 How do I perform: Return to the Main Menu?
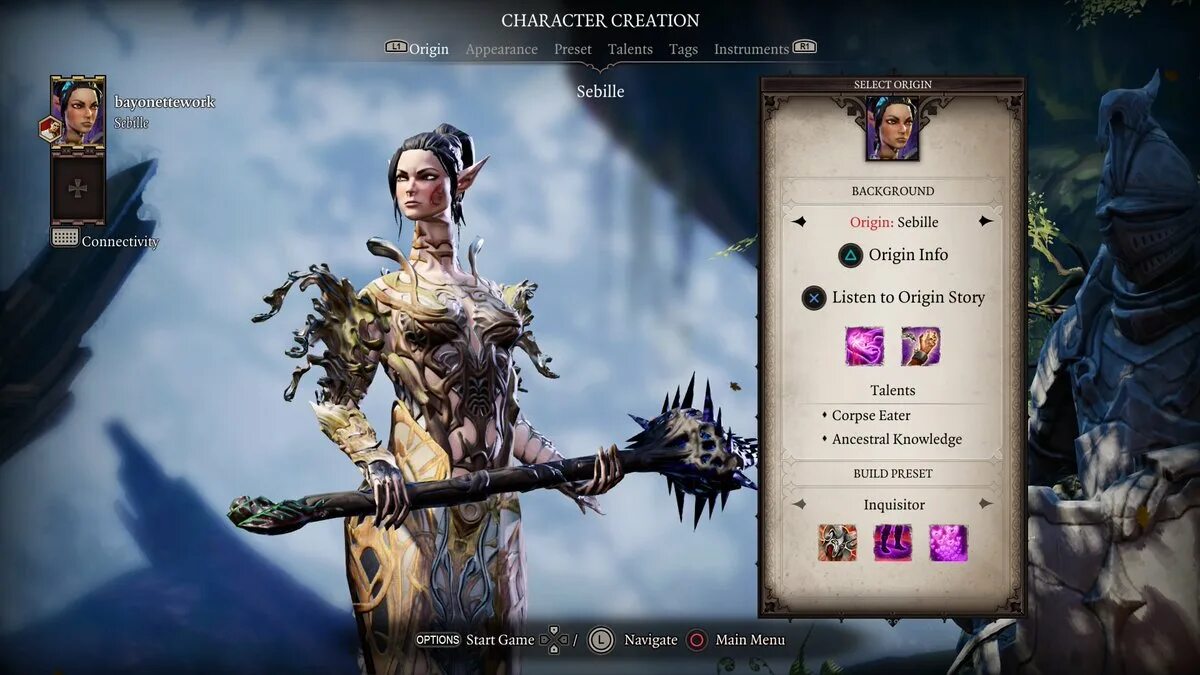(x=749, y=640)
